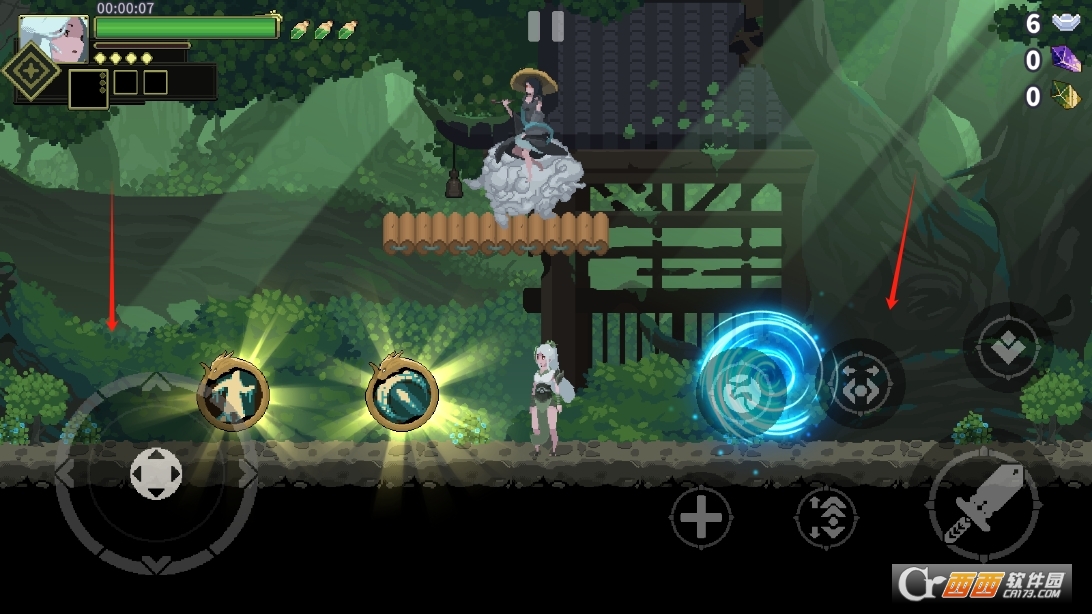Tap the up-down arrows skill button
This screenshot has width=1092, height=614.
[x=826, y=517]
